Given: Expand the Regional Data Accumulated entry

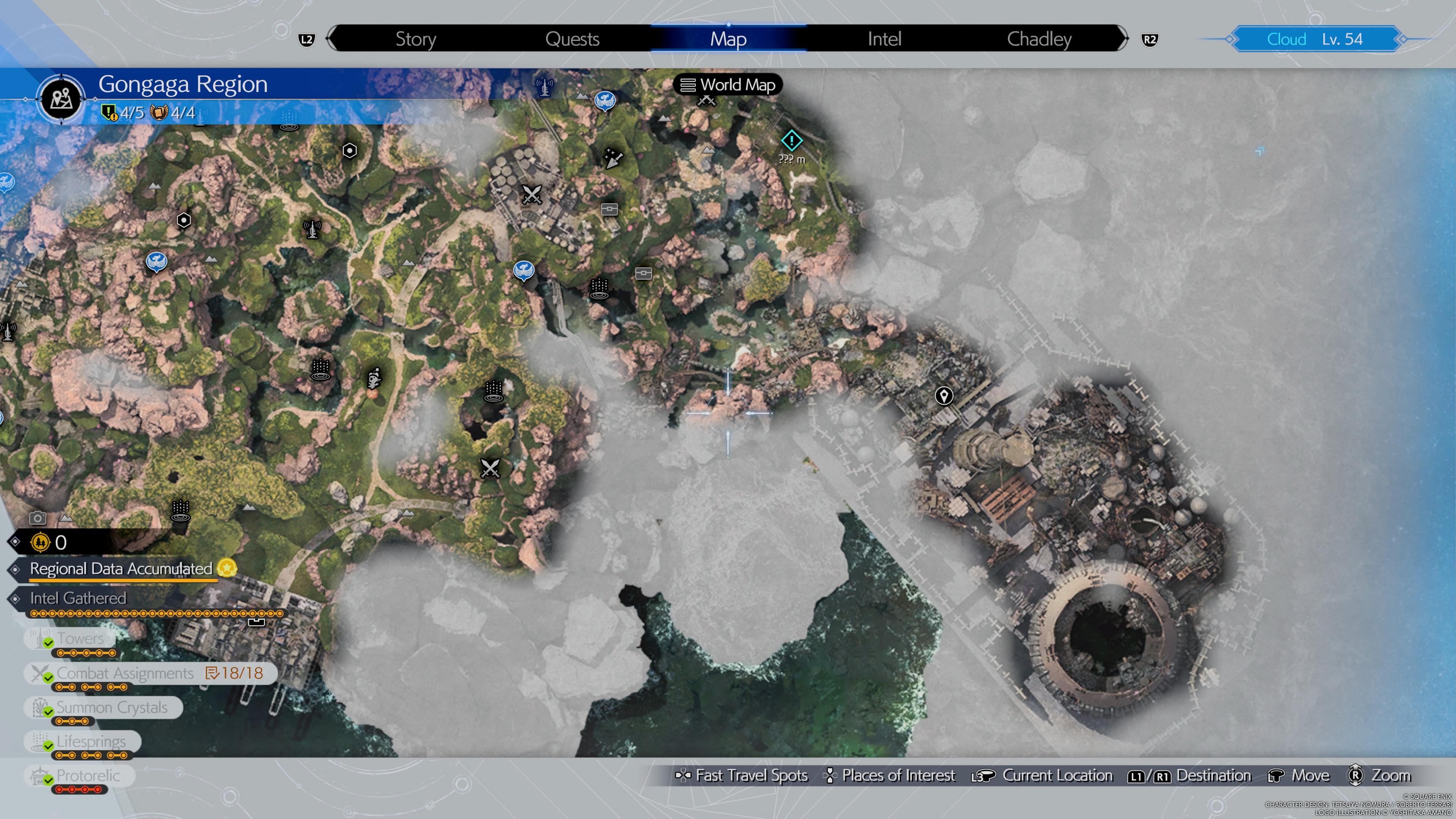Looking at the screenshot, I should [120, 569].
